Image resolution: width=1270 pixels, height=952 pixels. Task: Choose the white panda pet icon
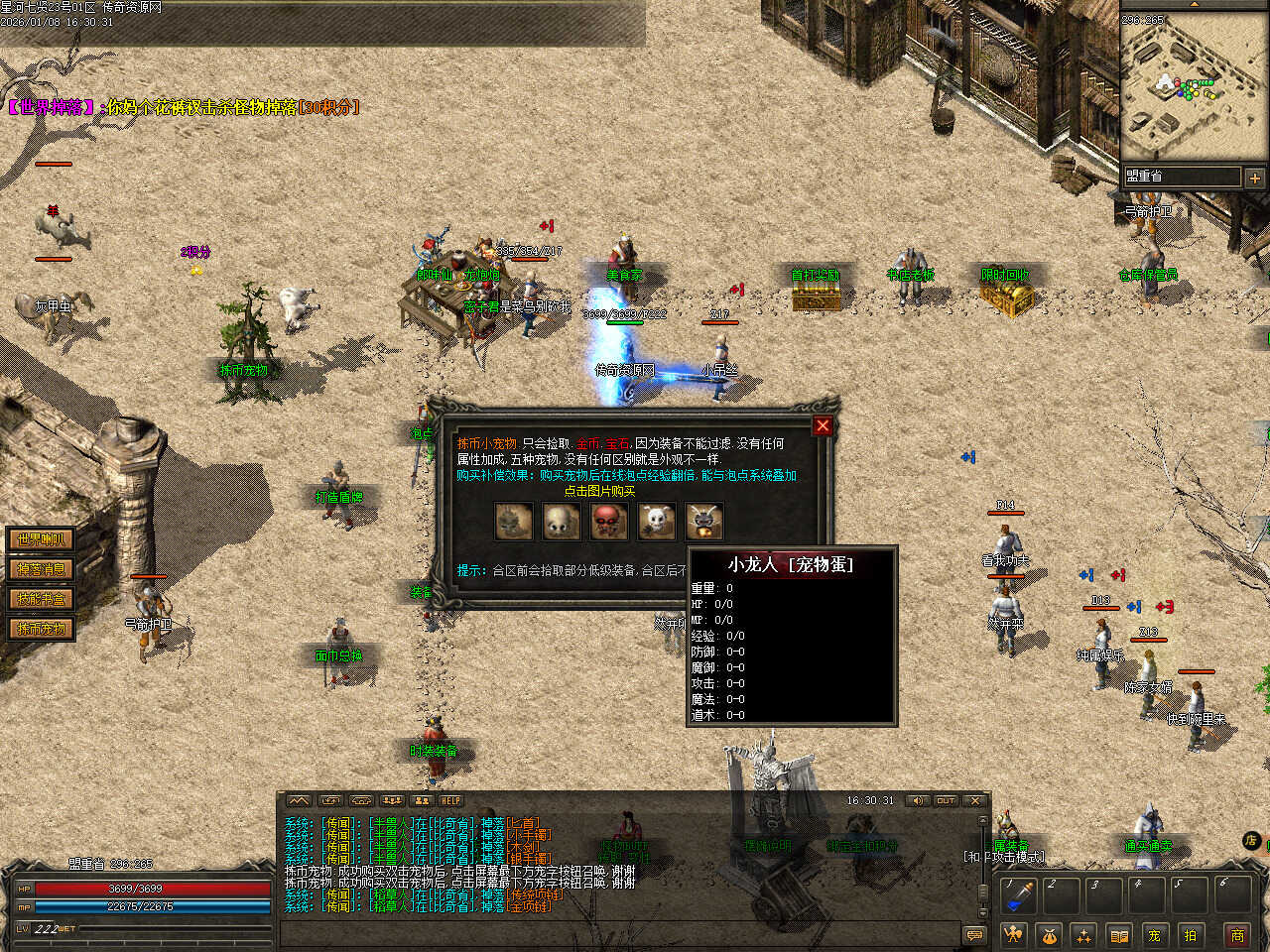pos(656,522)
